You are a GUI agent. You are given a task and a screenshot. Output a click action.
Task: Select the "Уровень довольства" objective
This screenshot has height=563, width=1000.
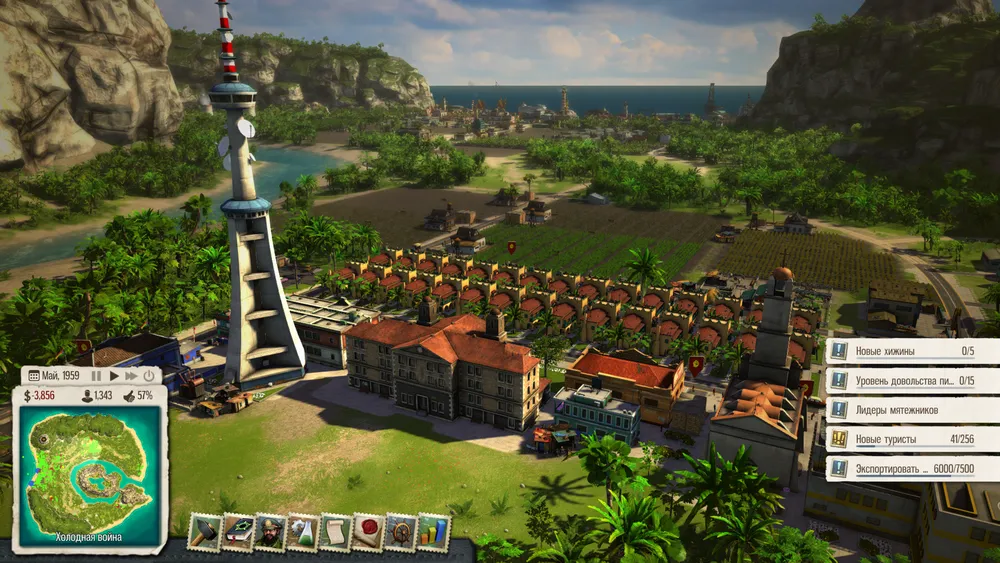click(x=912, y=381)
